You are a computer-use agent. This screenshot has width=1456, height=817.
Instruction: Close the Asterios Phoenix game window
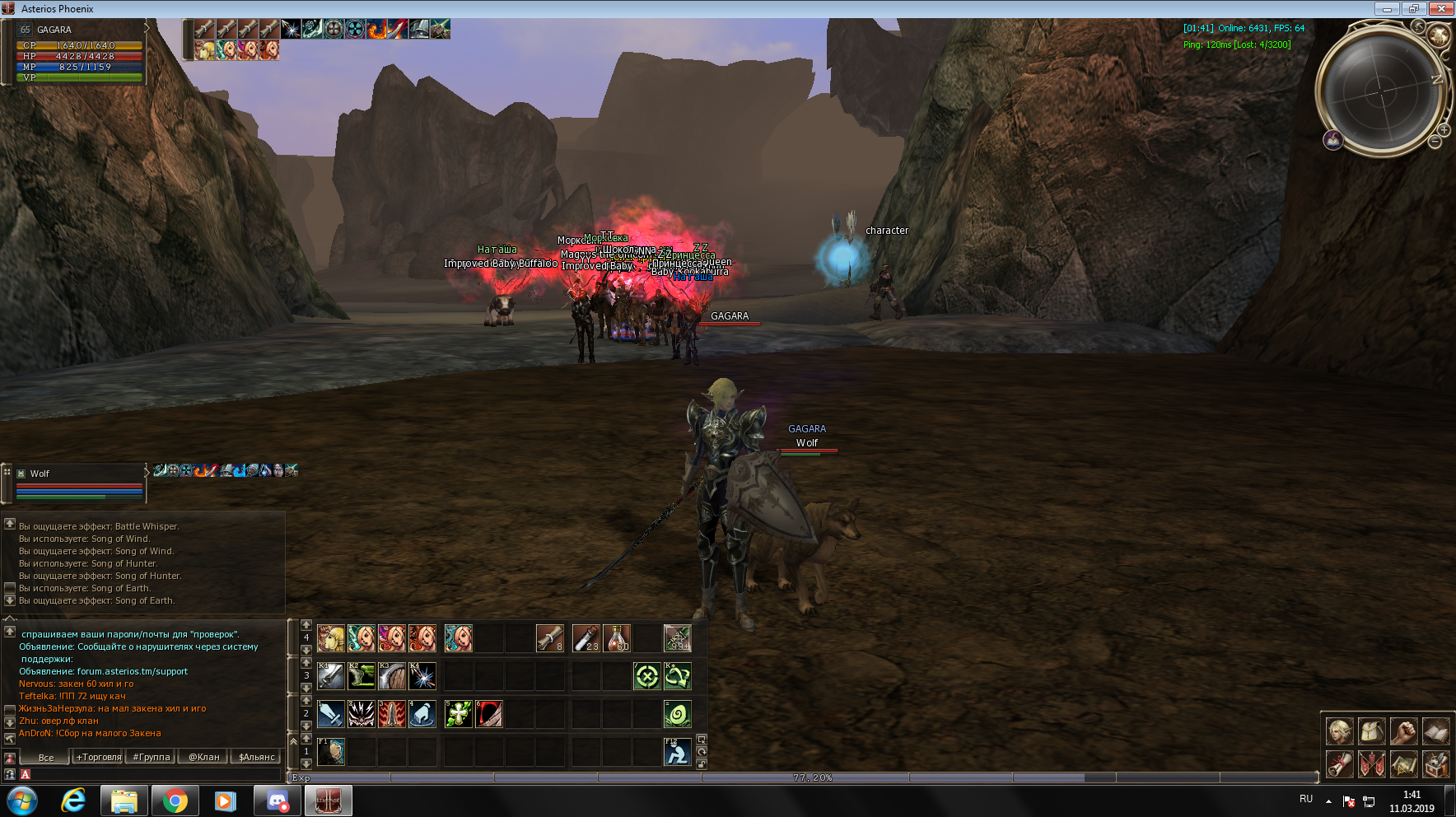pos(1441,8)
